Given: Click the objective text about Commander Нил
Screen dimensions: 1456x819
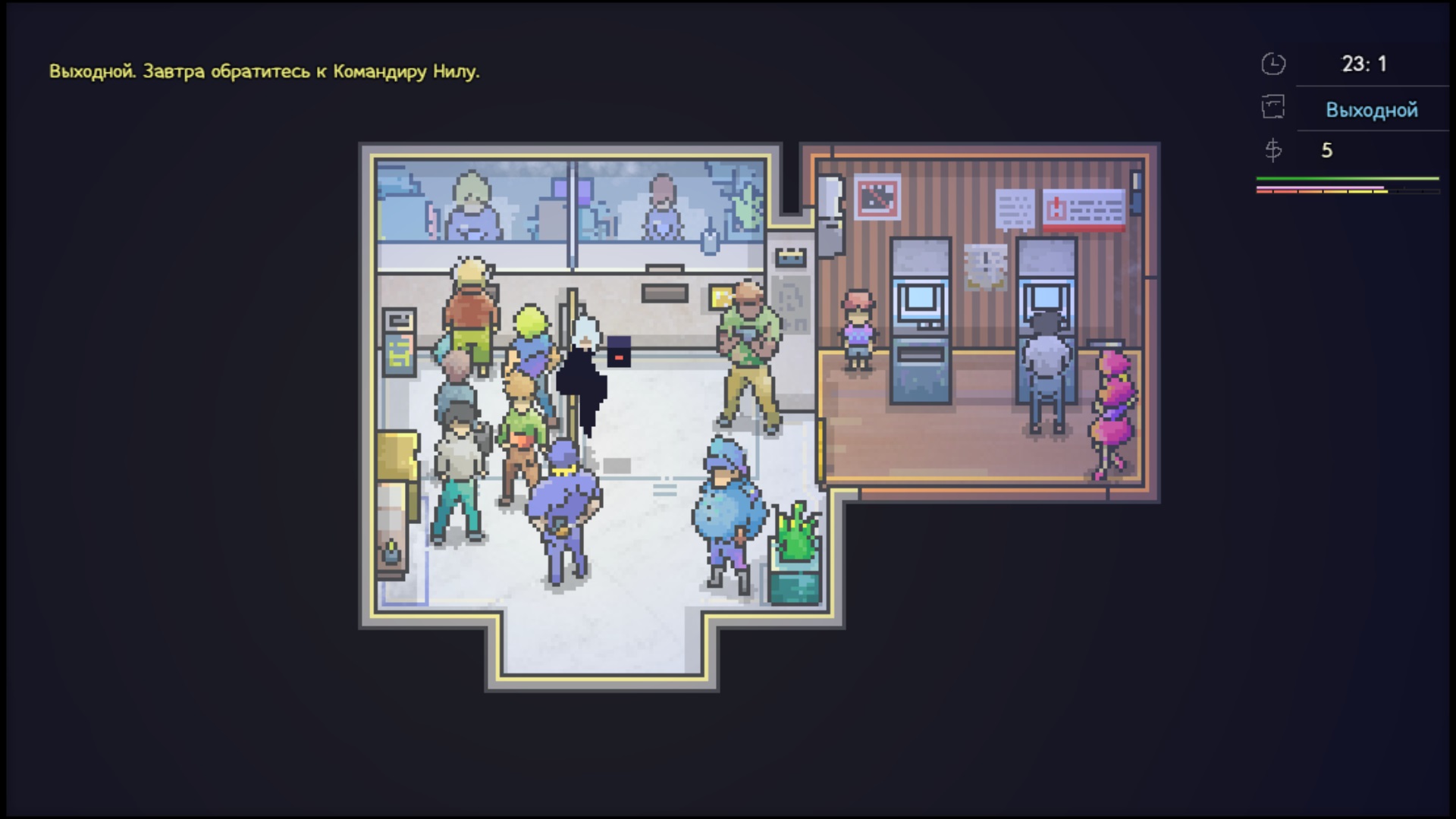Looking at the screenshot, I should (264, 71).
